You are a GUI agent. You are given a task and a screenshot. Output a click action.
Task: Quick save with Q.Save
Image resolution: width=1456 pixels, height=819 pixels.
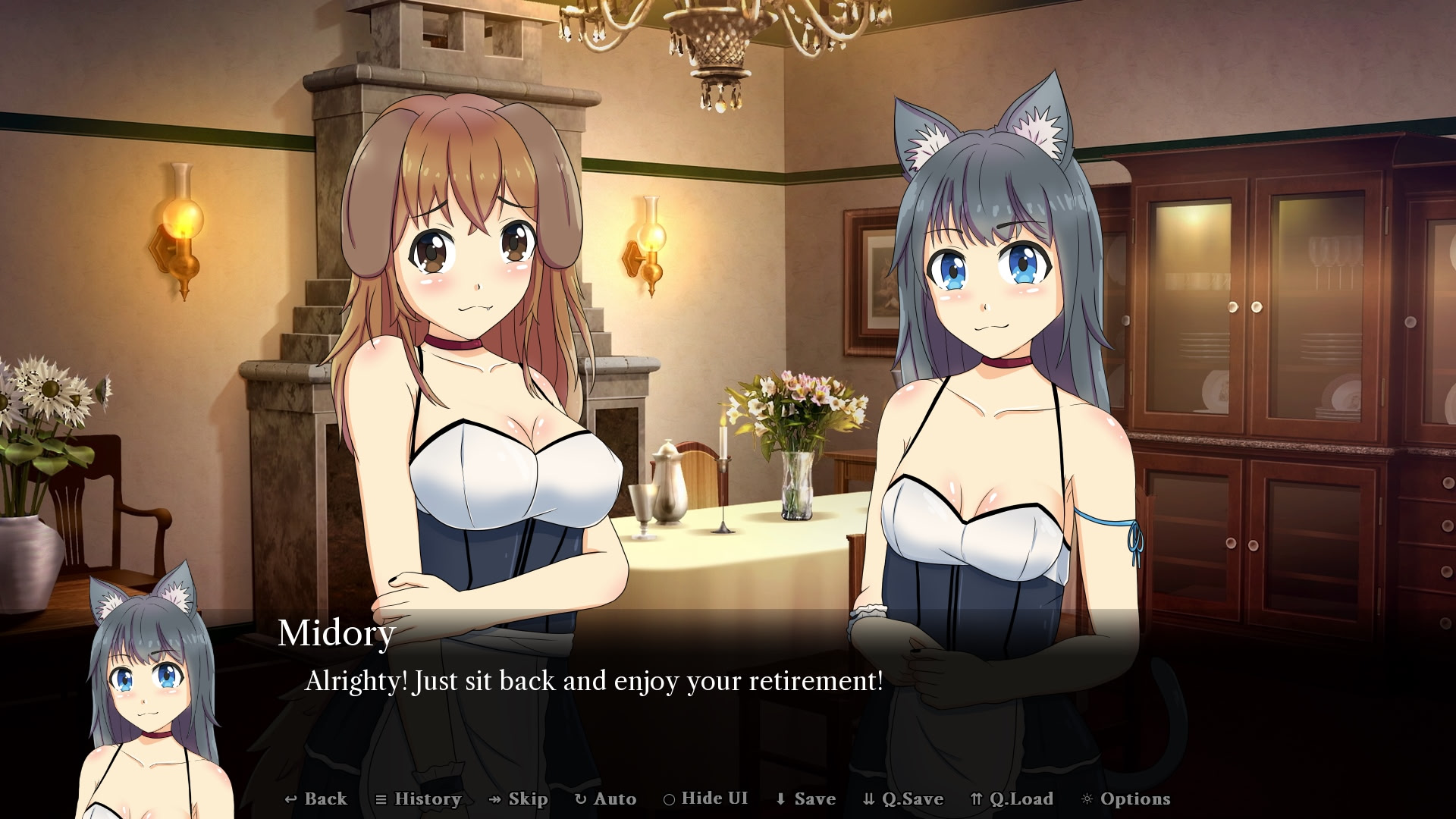[x=903, y=799]
